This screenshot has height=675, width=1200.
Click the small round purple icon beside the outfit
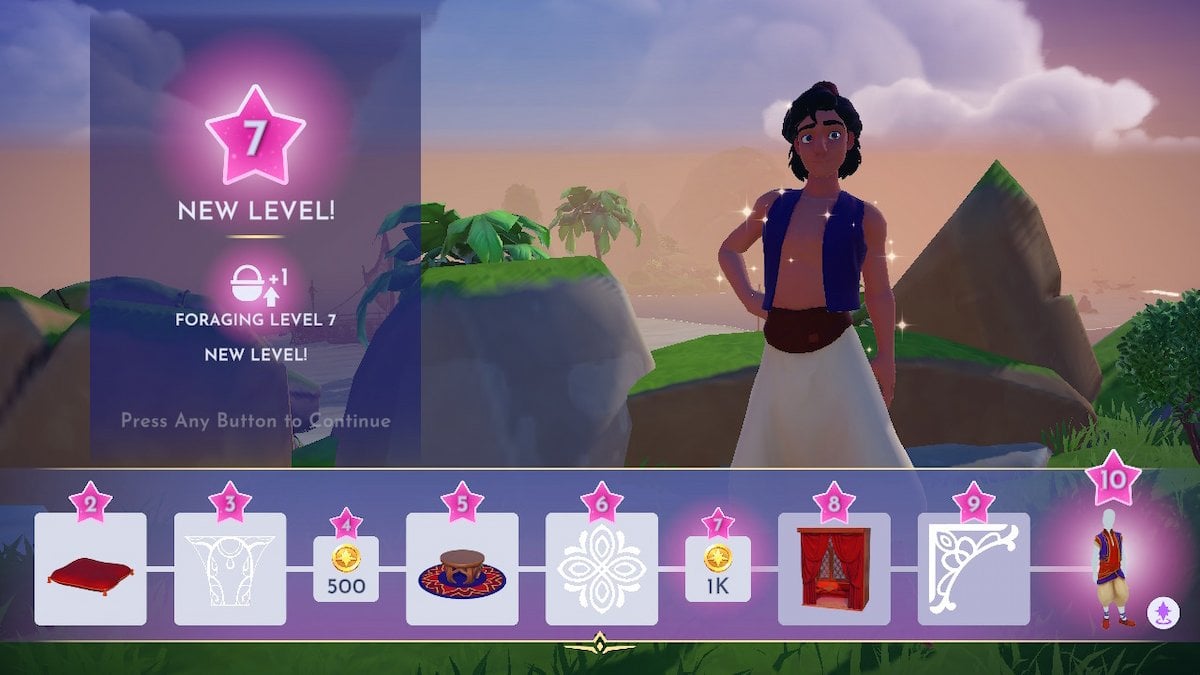click(x=1162, y=610)
